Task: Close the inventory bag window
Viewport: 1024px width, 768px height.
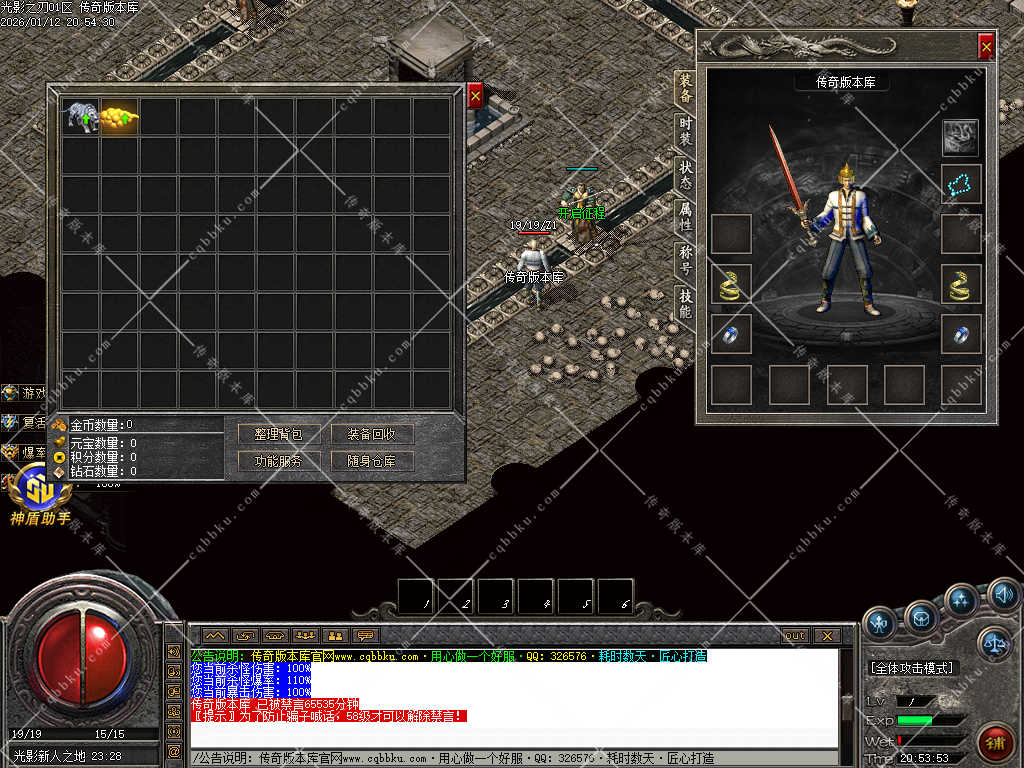Action: [x=475, y=96]
